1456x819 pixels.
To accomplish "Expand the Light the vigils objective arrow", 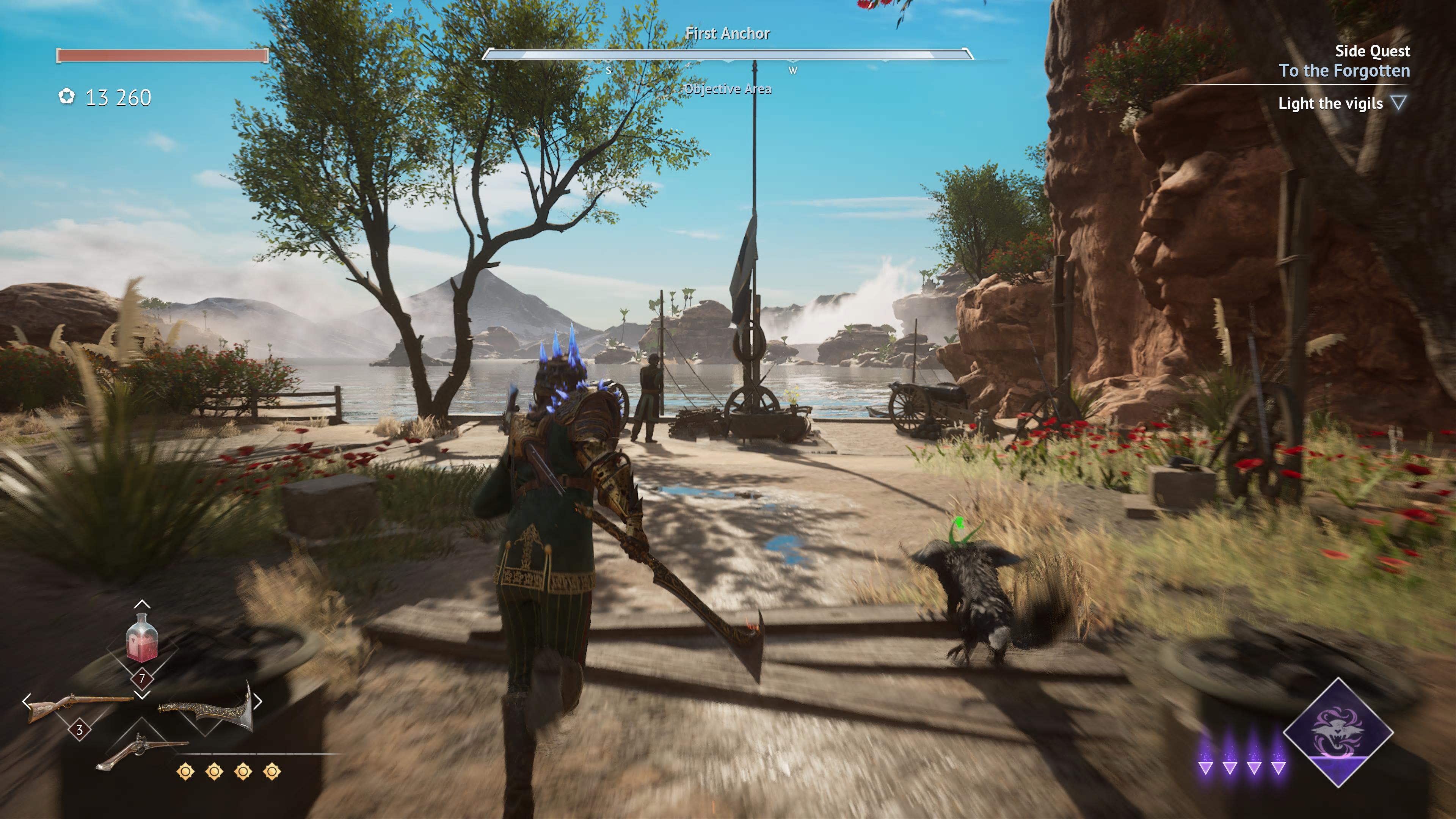I will click(1398, 103).
